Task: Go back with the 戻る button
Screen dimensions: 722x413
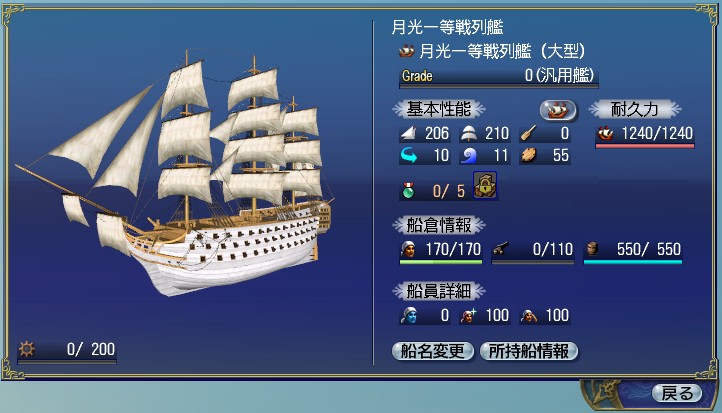Action: (x=676, y=393)
